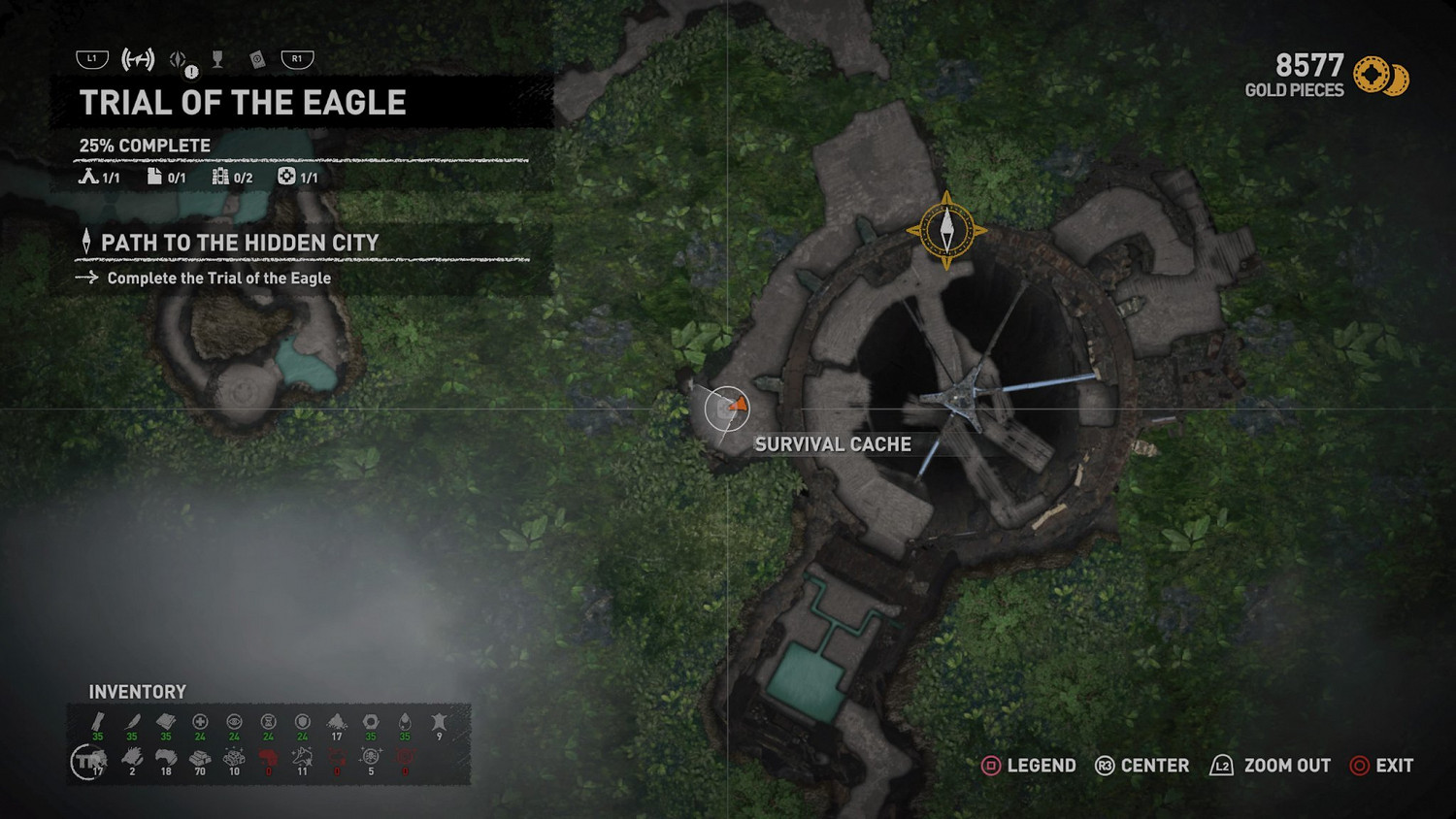Select the hex nut salvage resource
Image resolution: width=1456 pixels, height=819 pixels.
pyautogui.click(x=371, y=723)
